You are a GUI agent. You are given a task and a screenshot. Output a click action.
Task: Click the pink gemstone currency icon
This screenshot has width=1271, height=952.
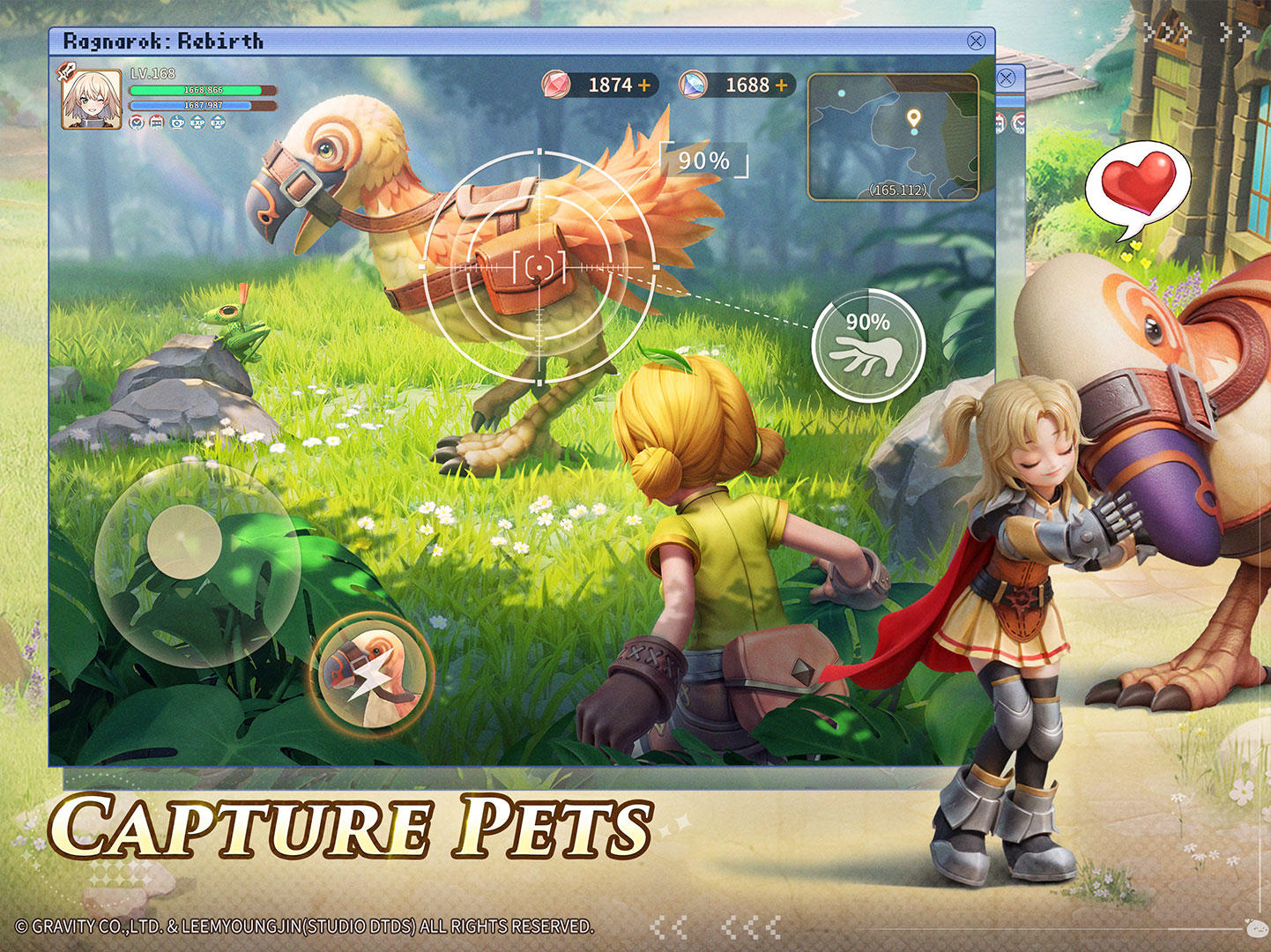(556, 86)
